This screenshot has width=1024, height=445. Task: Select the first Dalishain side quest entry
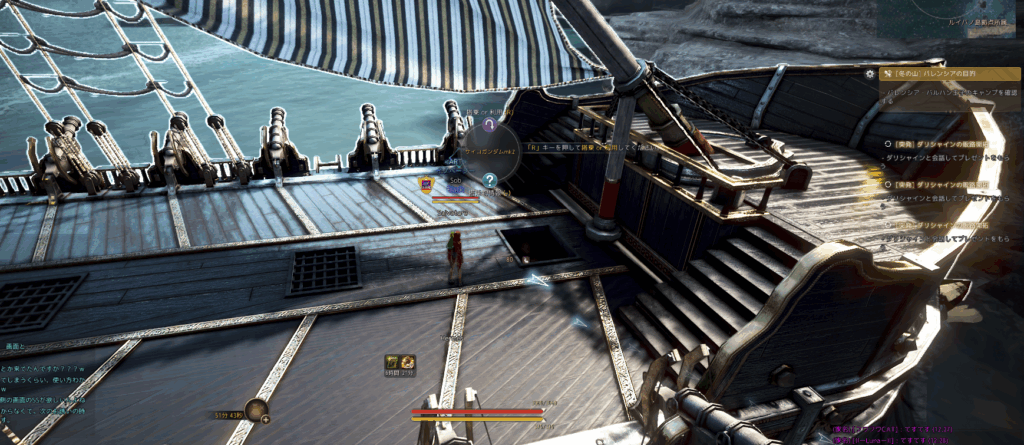pyautogui.click(x=945, y=144)
